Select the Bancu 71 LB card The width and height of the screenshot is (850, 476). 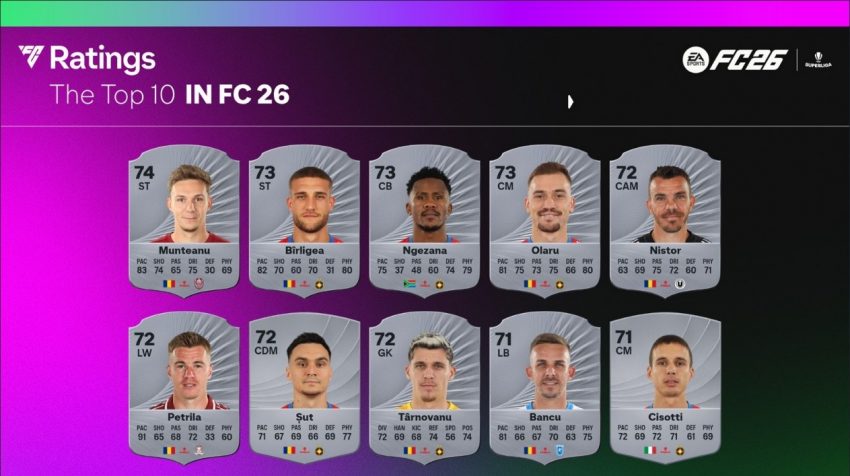[544, 385]
